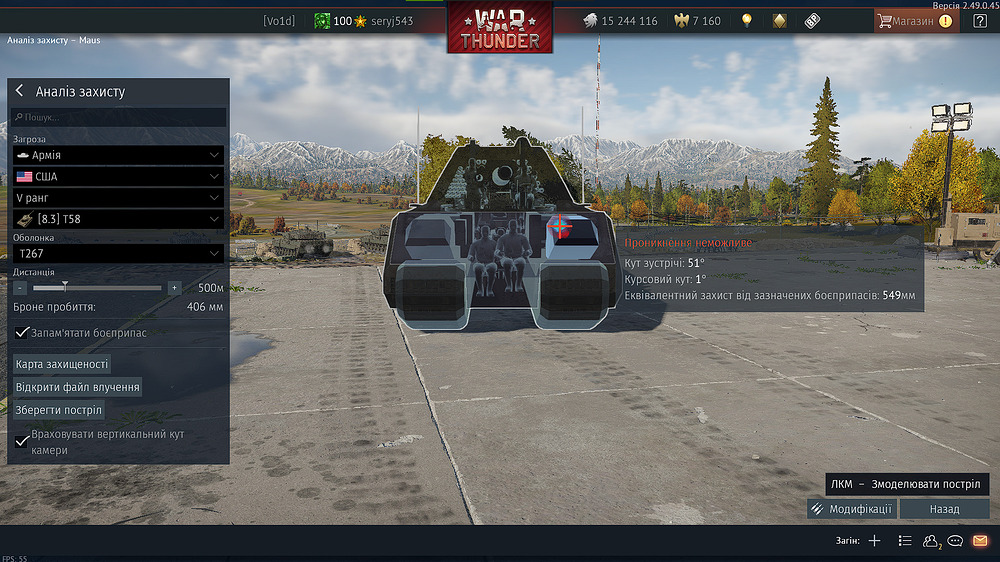
Task: Toggle the Запам'ятати боєприпас checkbox
Action: point(23,332)
